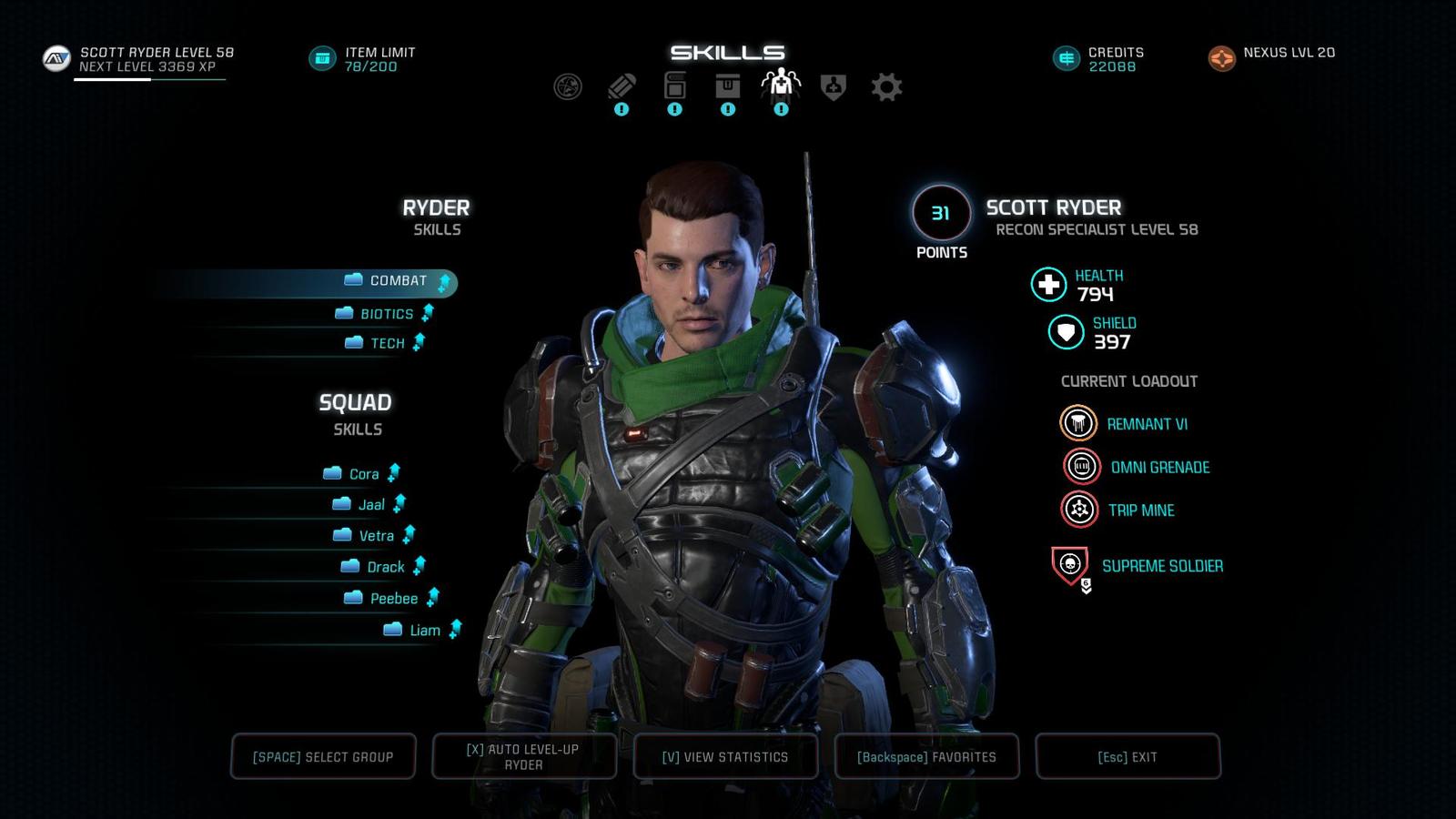Choose Peebee's squad skills
This screenshot has height=819, width=1456.
click(x=393, y=599)
